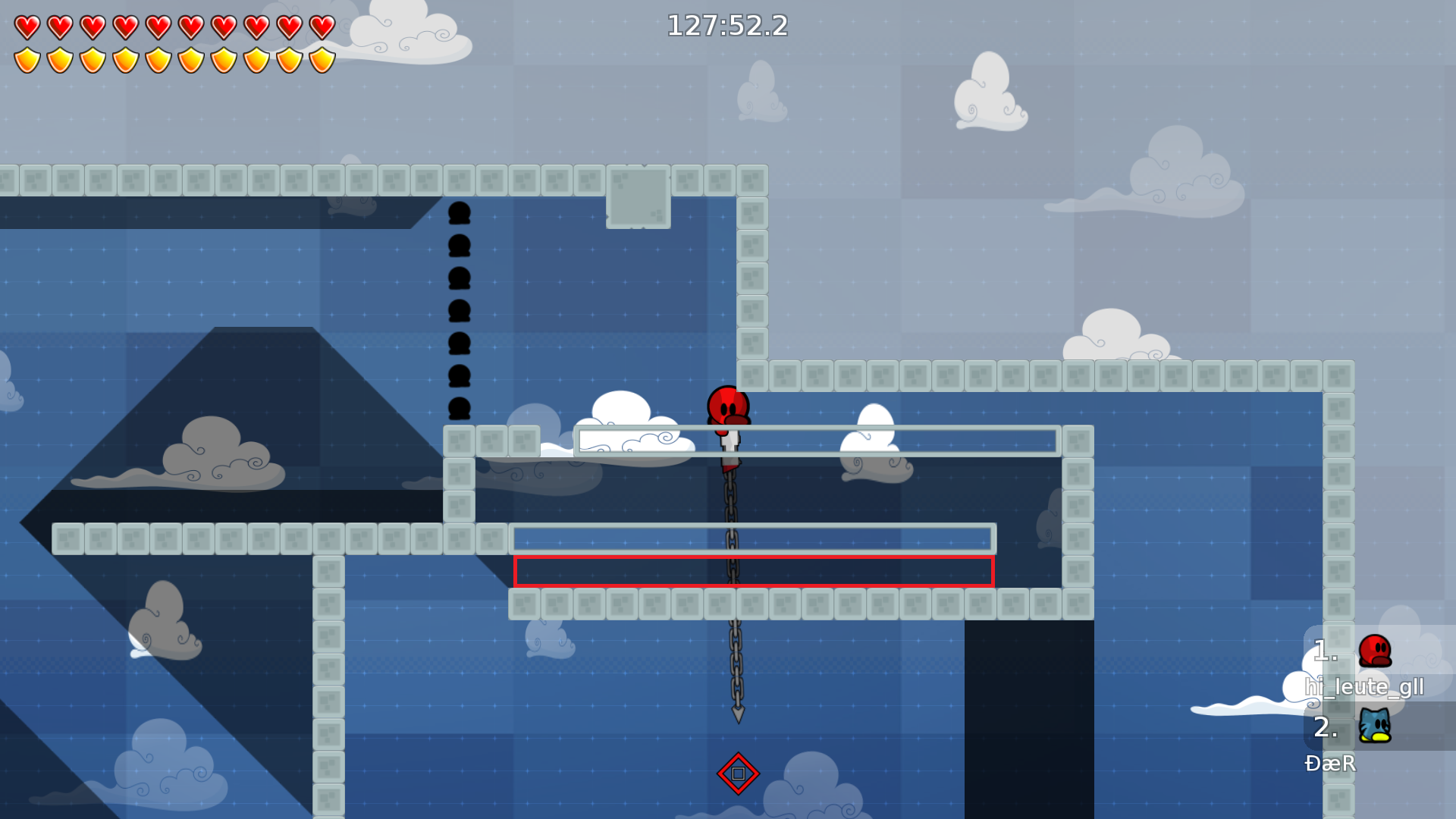Viewport: 1456px width, 819px height.
Task: Click the first heart in the health bar
Action: [x=29, y=26]
